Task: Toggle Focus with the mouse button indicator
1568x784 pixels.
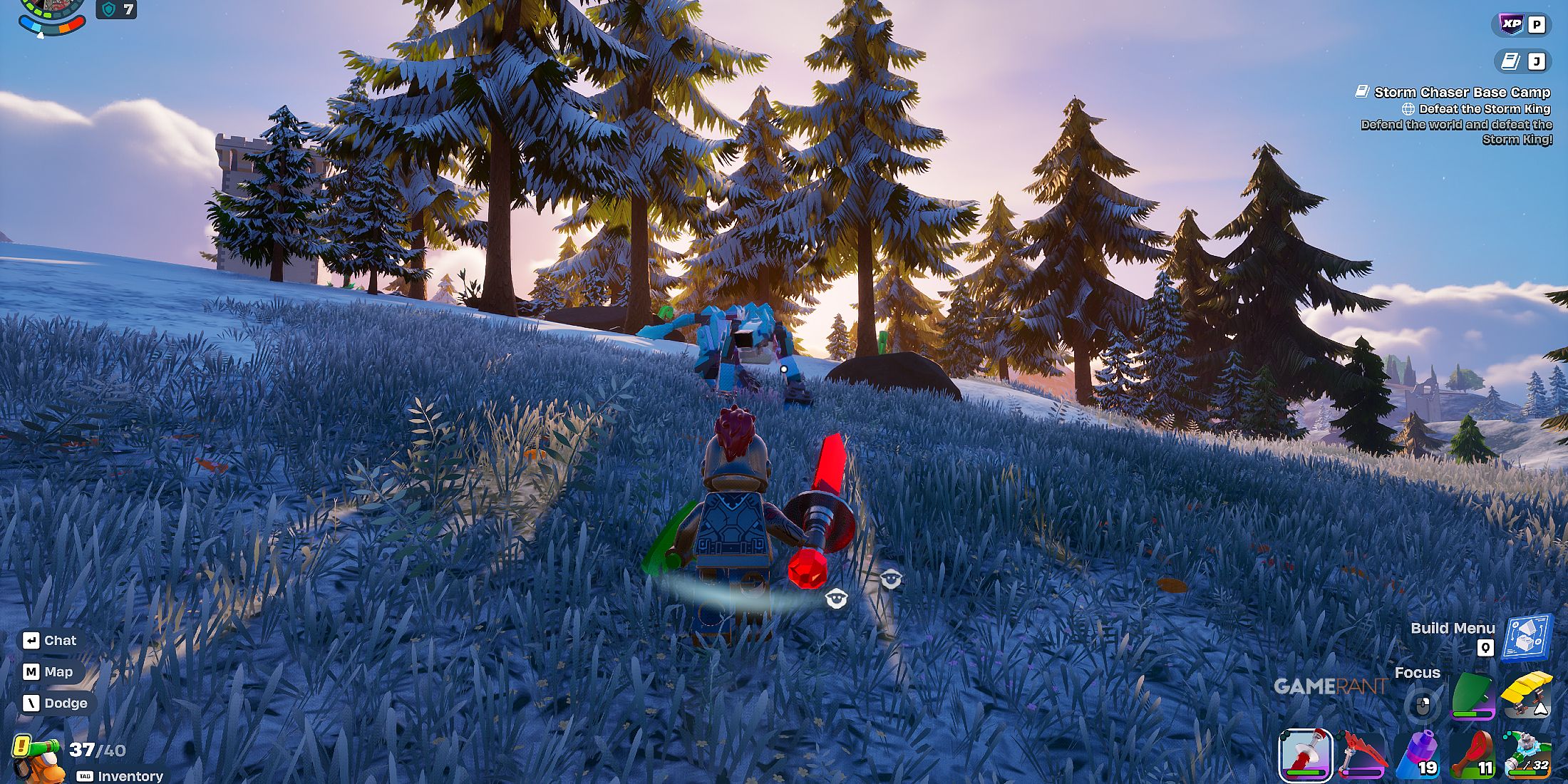Action: (1423, 705)
